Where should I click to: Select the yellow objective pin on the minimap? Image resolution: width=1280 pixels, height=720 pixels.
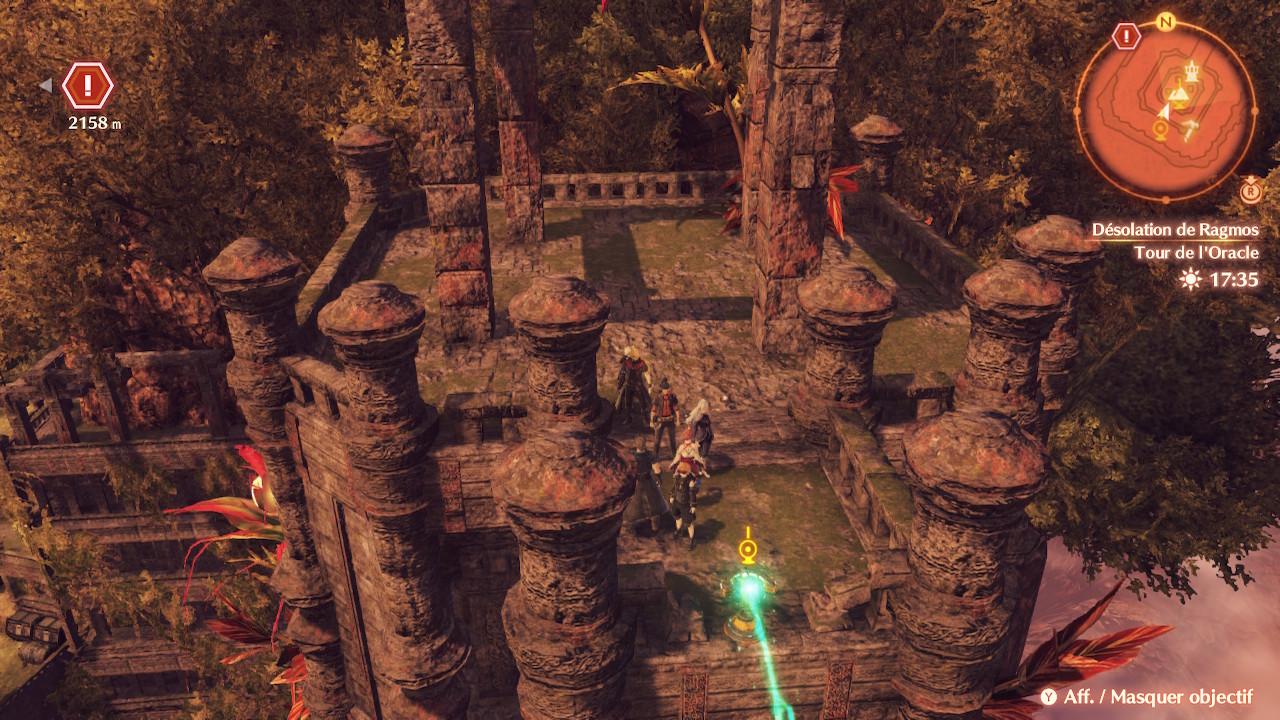tap(1161, 130)
